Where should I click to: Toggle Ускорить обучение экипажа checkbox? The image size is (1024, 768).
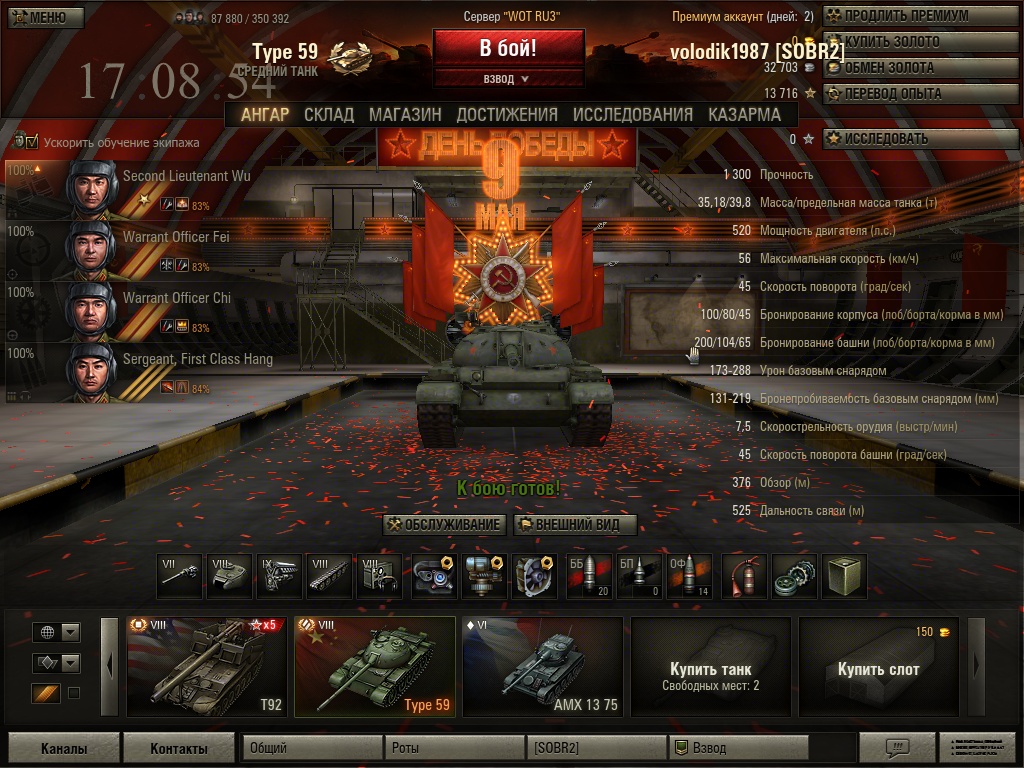click(31, 142)
